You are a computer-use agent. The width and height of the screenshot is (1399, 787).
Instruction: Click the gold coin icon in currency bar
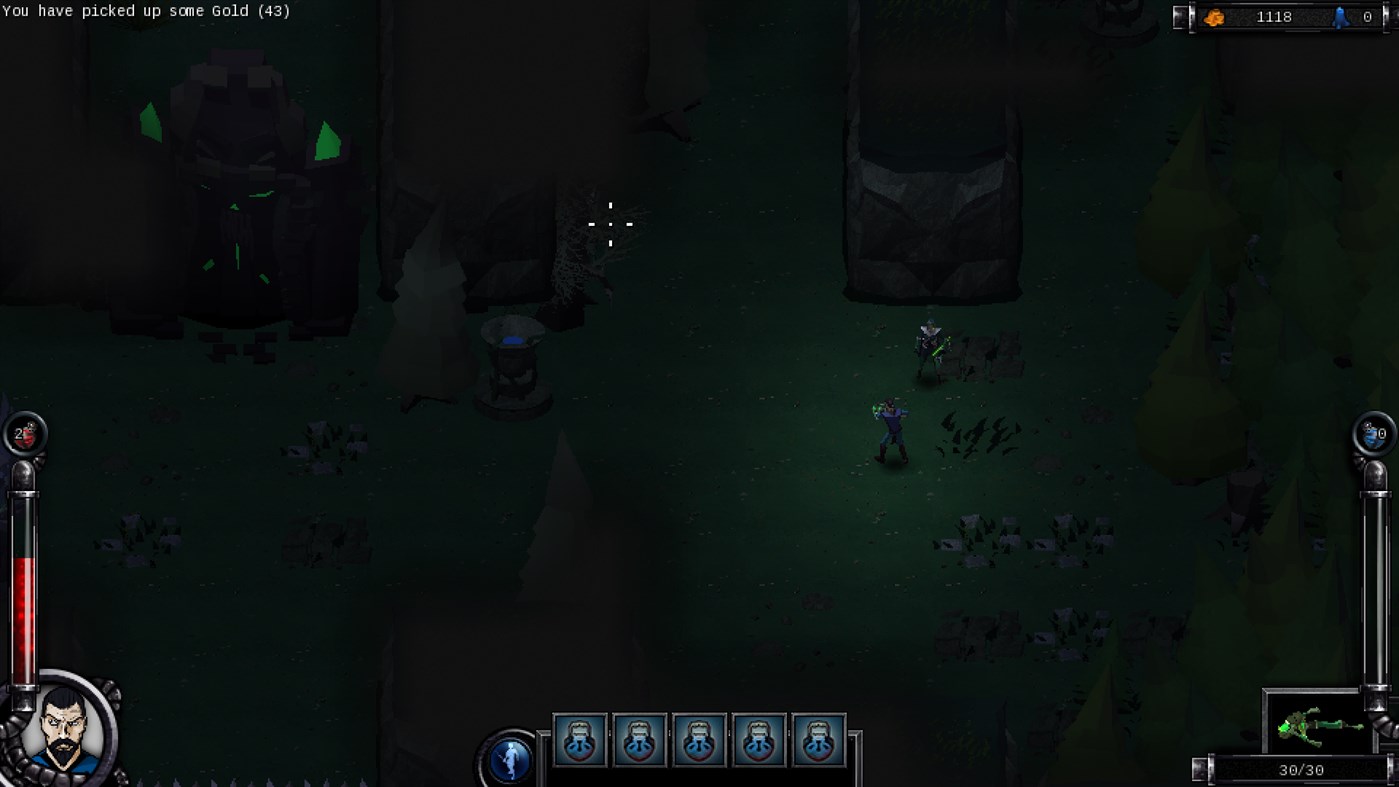pyautogui.click(x=1215, y=16)
